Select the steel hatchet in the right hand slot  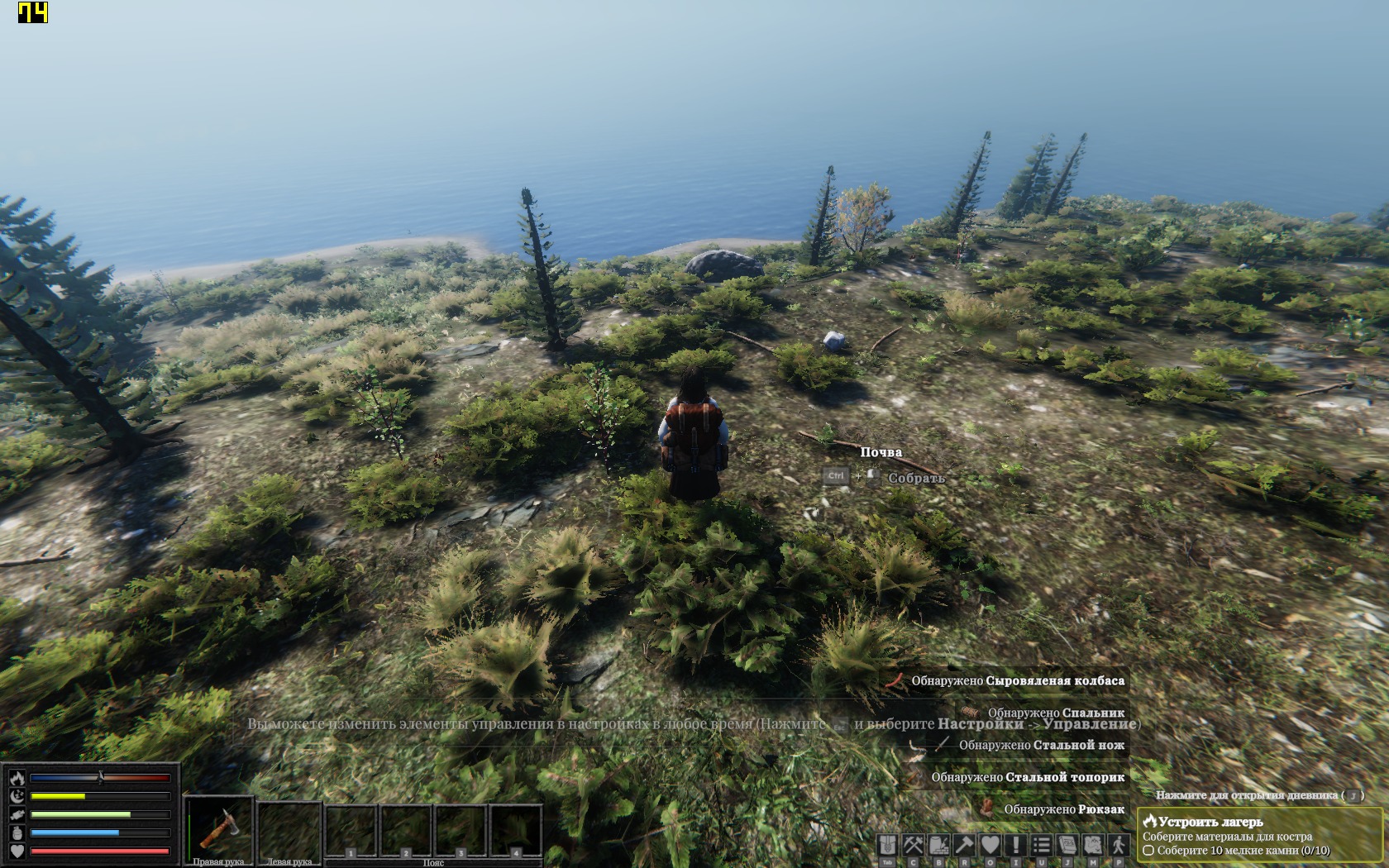coord(220,828)
